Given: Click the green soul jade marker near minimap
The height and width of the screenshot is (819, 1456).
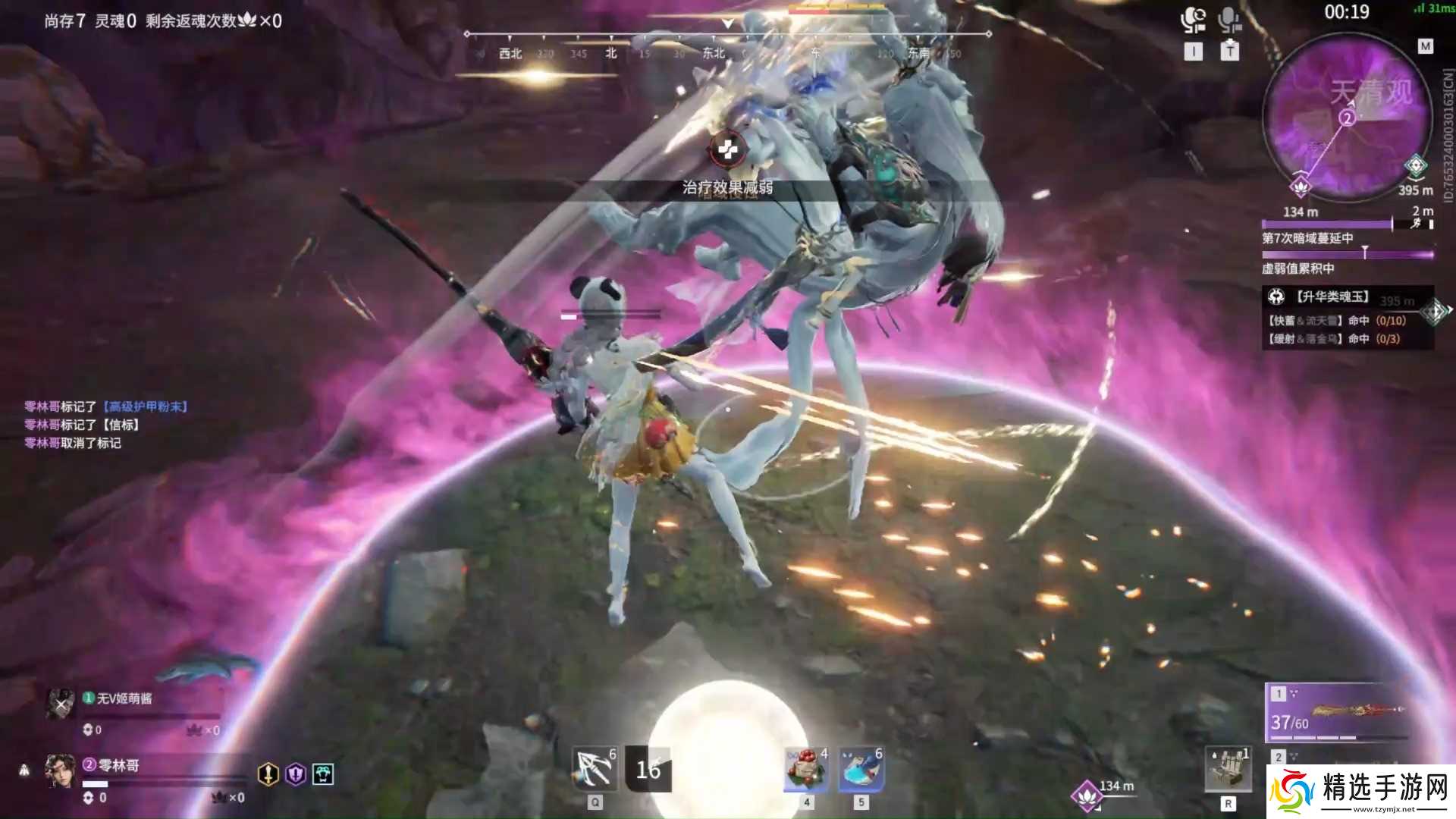Looking at the screenshot, I should (1415, 165).
